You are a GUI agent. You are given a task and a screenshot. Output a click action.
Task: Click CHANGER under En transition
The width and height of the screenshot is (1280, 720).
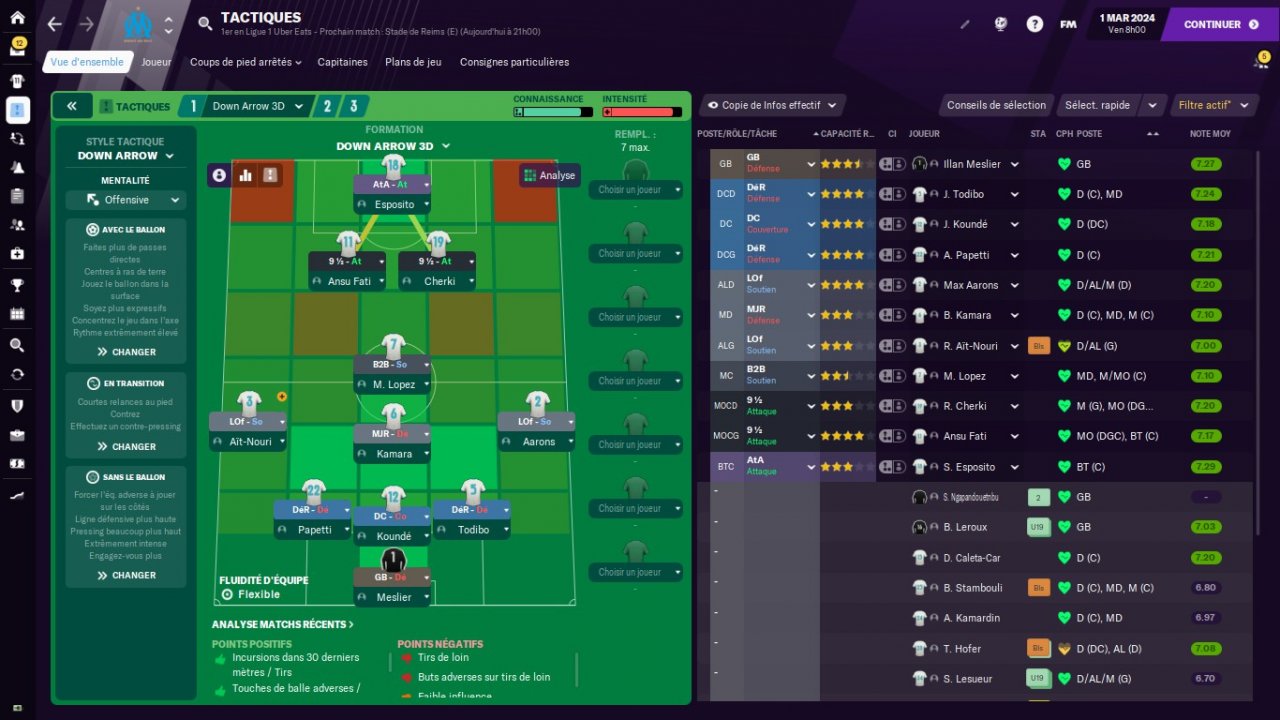coord(126,447)
